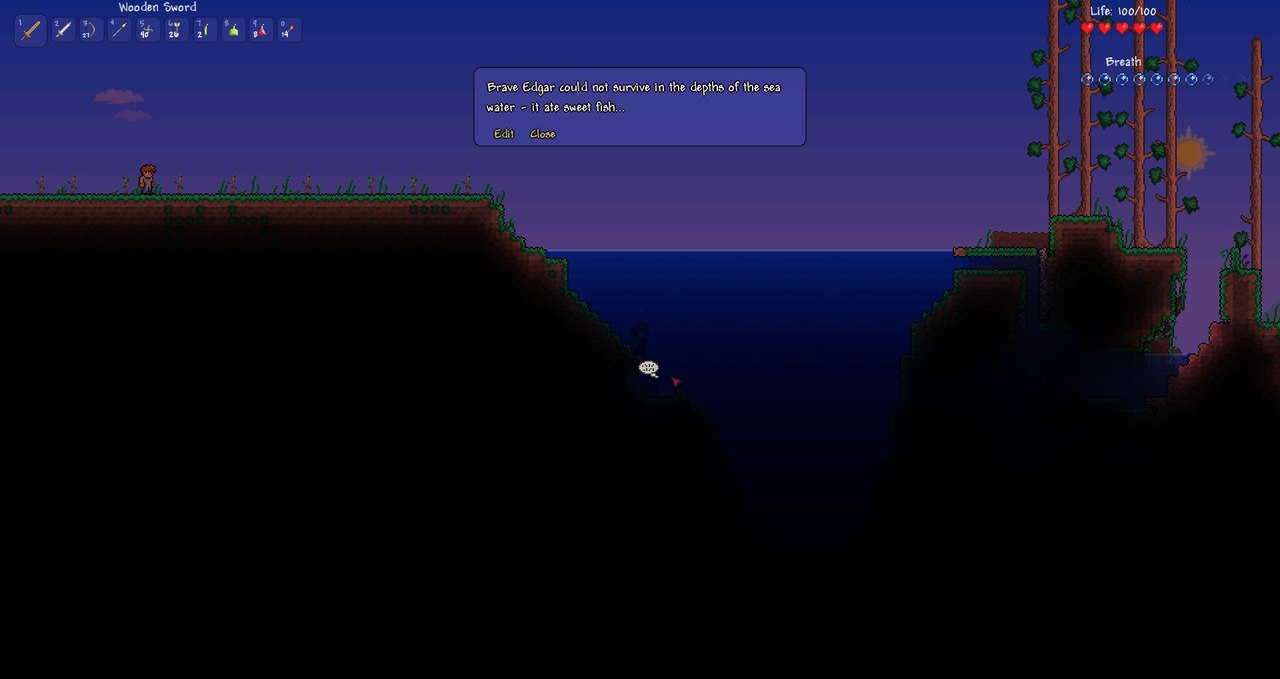Select the shuriken stack in slot 5
This screenshot has width=1280, height=679.
[x=147, y=30]
